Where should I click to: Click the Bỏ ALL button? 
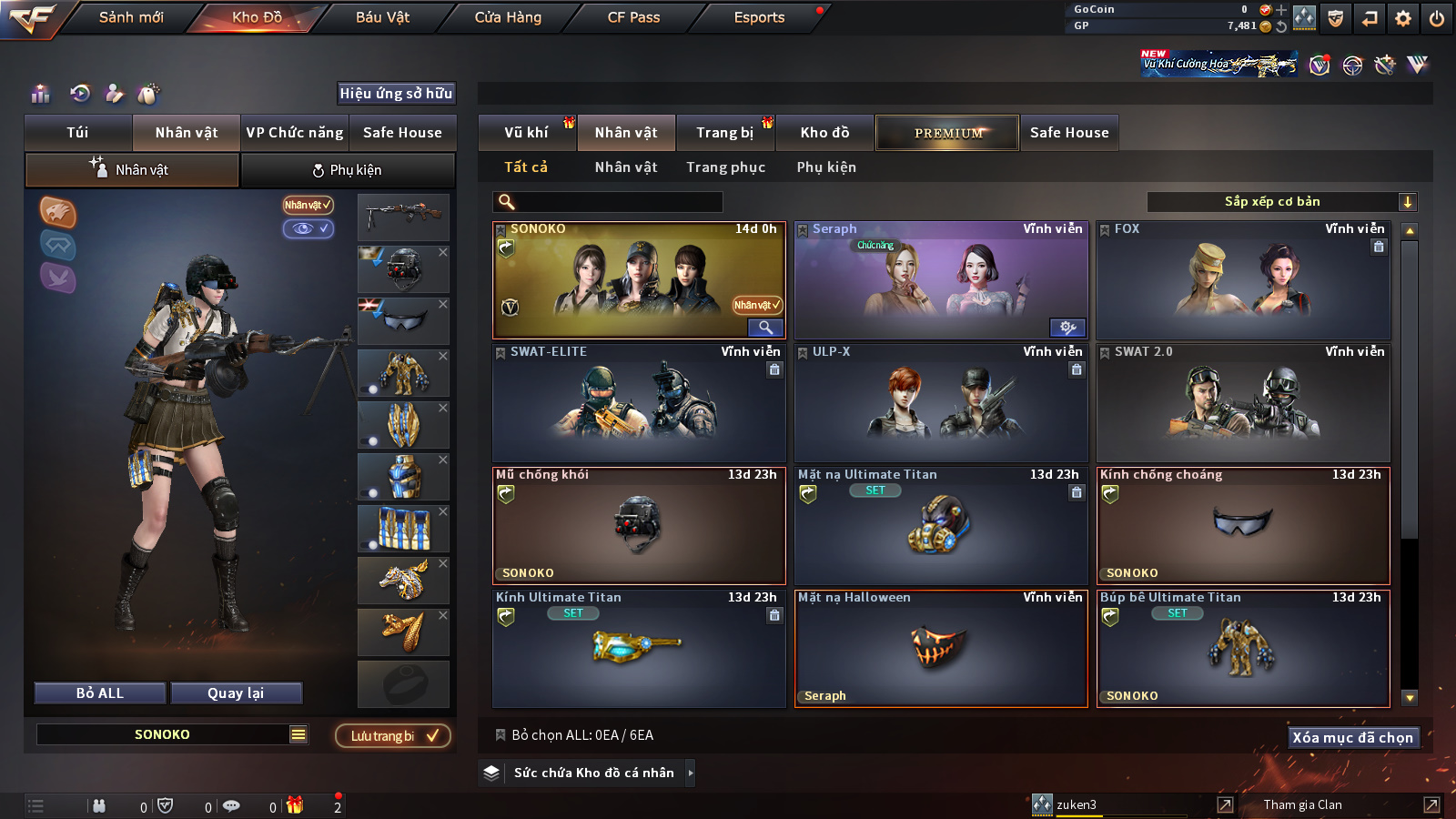[100, 693]
